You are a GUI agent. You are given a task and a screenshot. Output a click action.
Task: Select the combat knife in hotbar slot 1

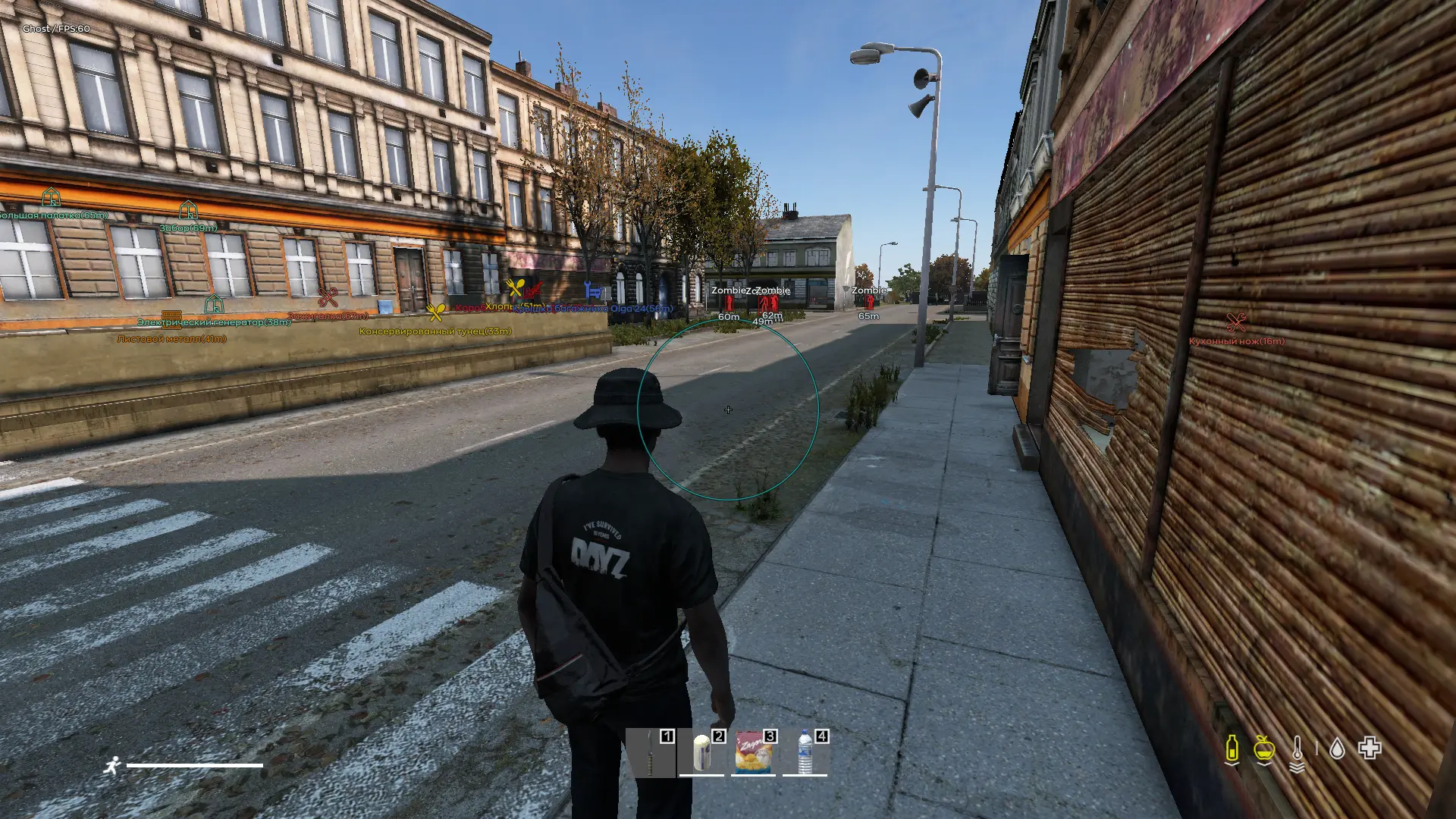tap(650, 752)
